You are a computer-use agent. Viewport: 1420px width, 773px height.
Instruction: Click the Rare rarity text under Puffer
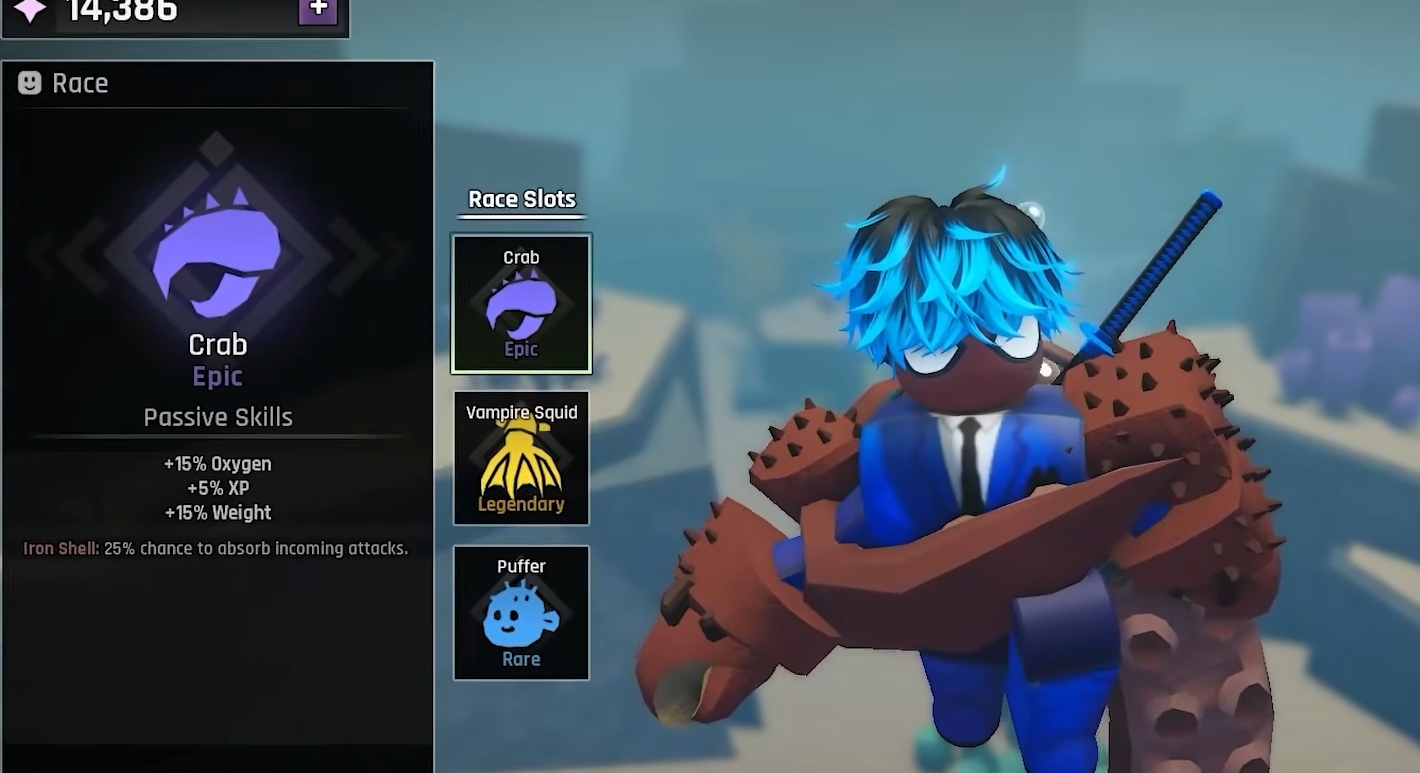point(520,659)
